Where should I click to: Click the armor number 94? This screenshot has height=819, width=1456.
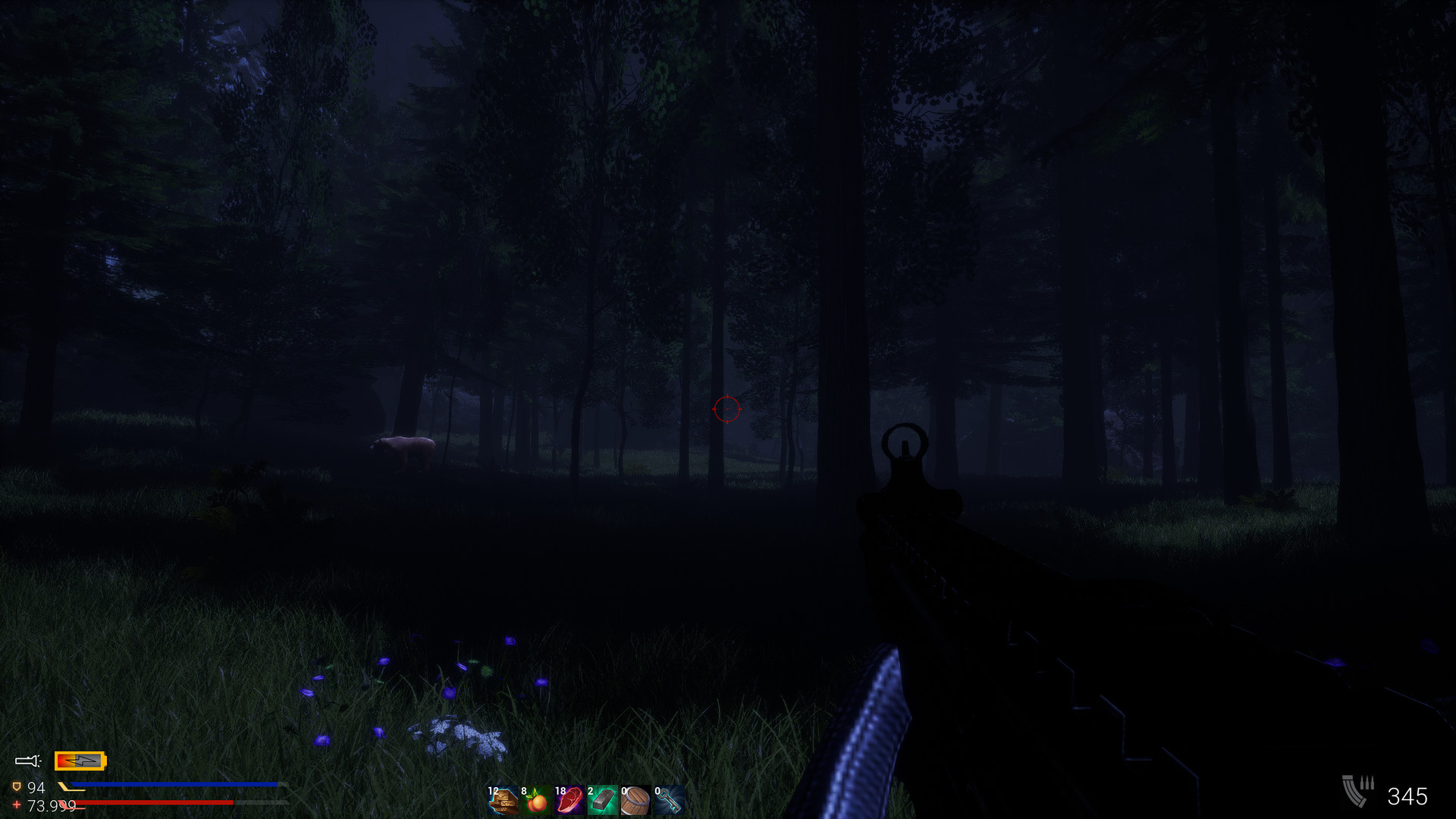coord(36,786)
